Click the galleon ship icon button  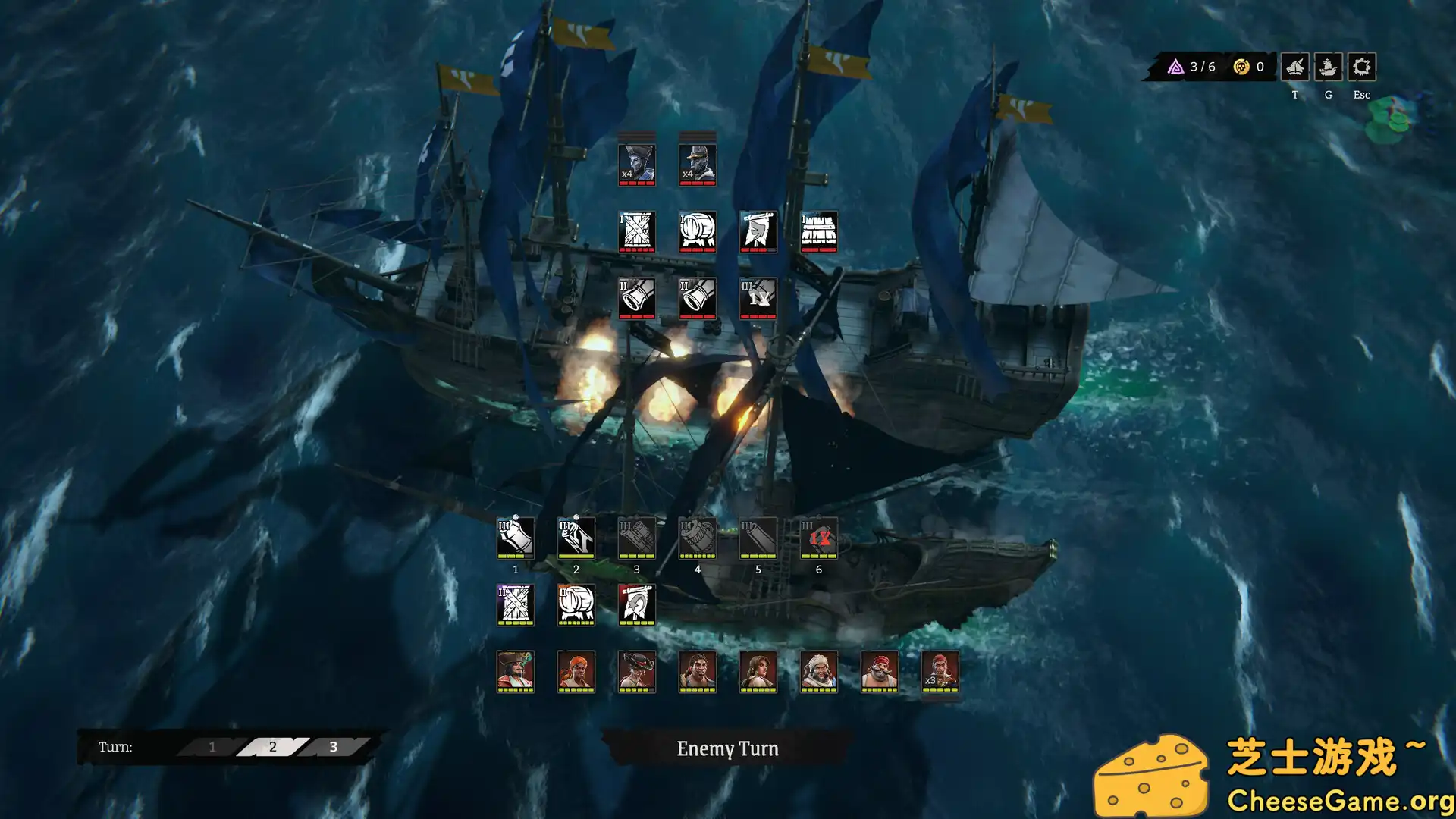point(1328,67)
